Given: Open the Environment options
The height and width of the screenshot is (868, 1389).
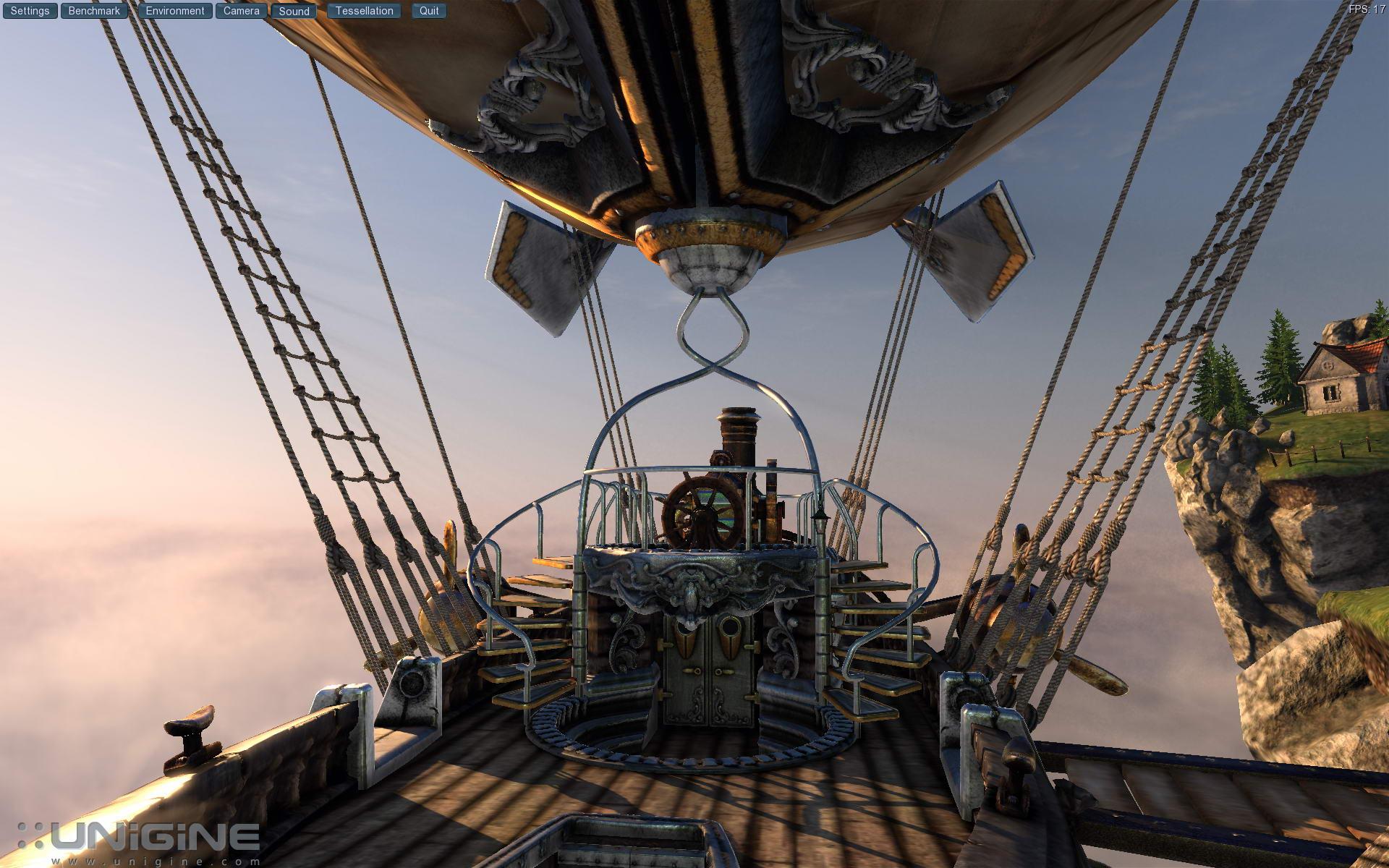Looking at the screenshot, I should point(175,11).
